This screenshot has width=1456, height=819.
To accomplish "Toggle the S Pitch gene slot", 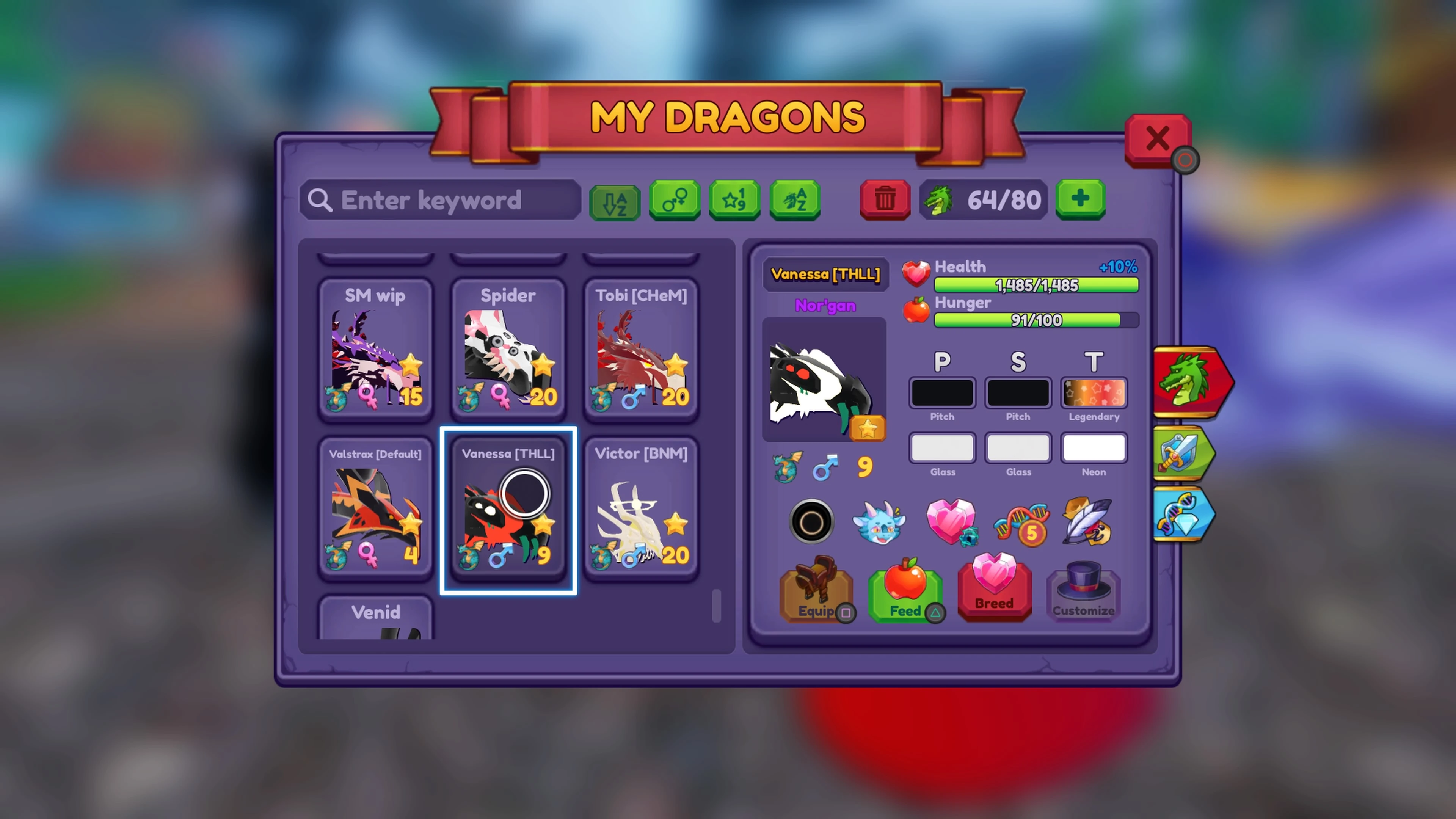I will (x=1018, y=393).
